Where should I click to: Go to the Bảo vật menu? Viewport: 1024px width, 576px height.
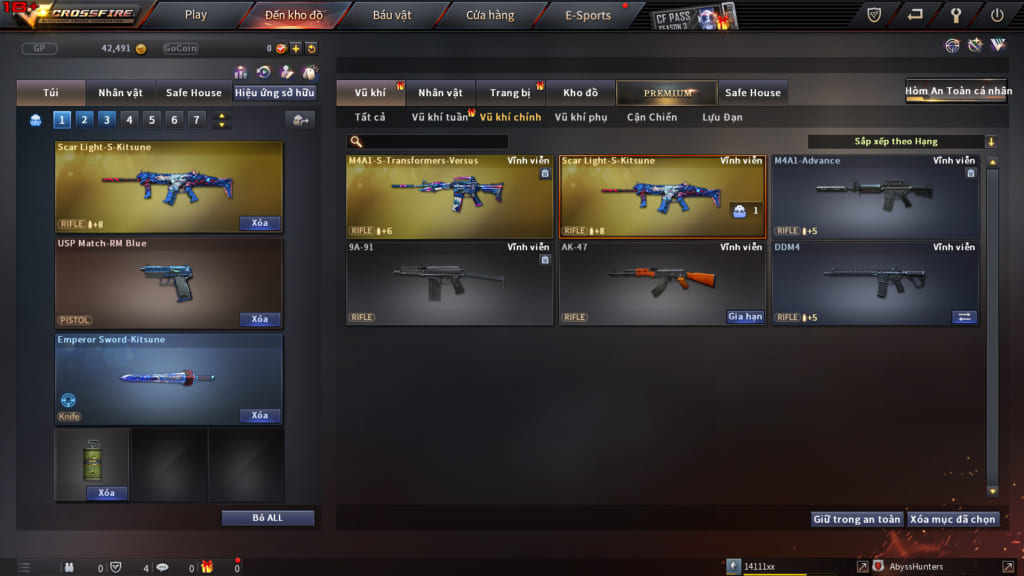(390, 15)
